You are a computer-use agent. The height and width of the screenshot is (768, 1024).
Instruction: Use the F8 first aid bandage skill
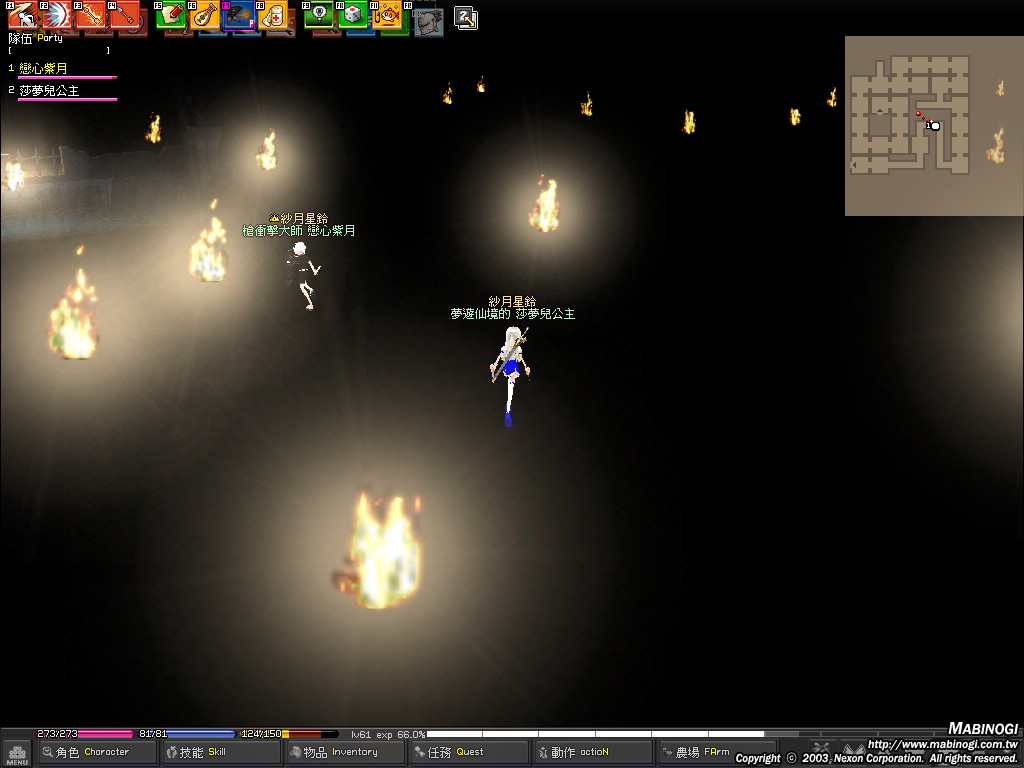pyautogui.click(x=272, y=15)
